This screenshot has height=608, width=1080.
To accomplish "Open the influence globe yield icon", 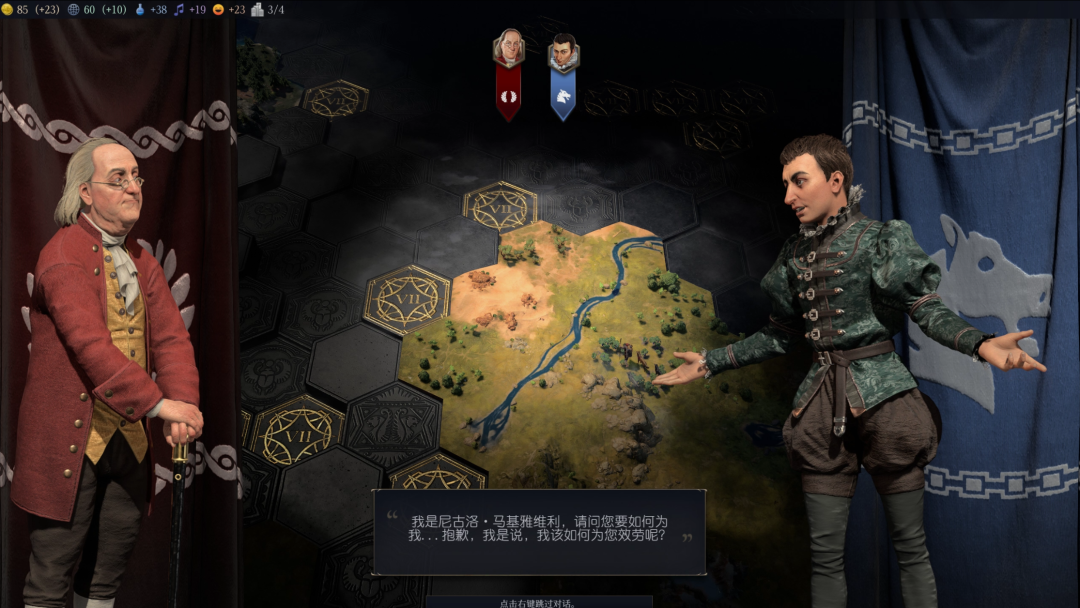I will tap(74, 10).
